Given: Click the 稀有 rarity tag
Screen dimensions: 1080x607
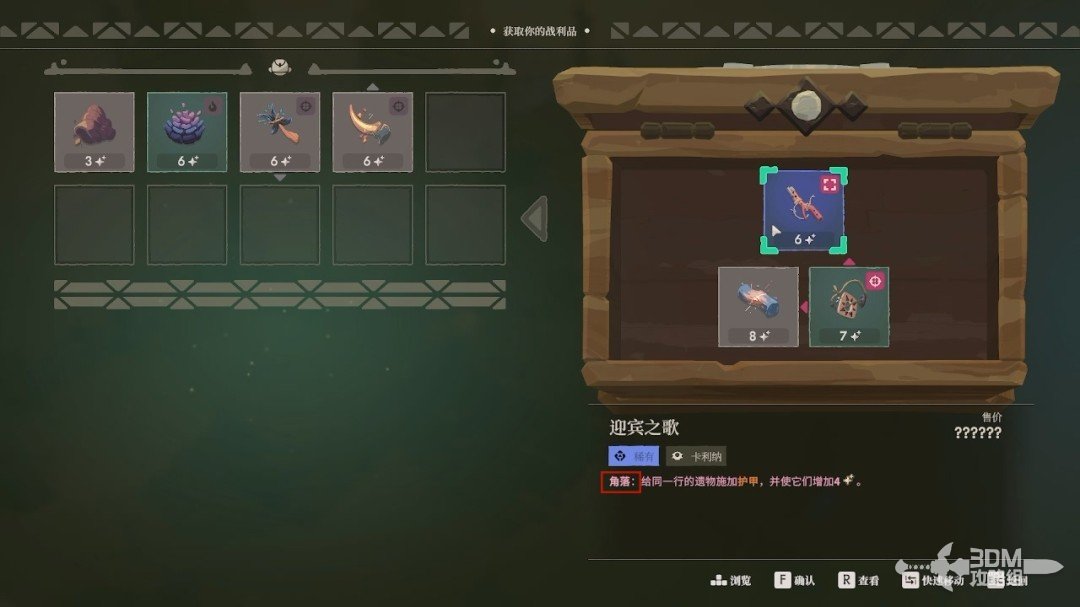Looking at the screenshot, I should (634, 456).
